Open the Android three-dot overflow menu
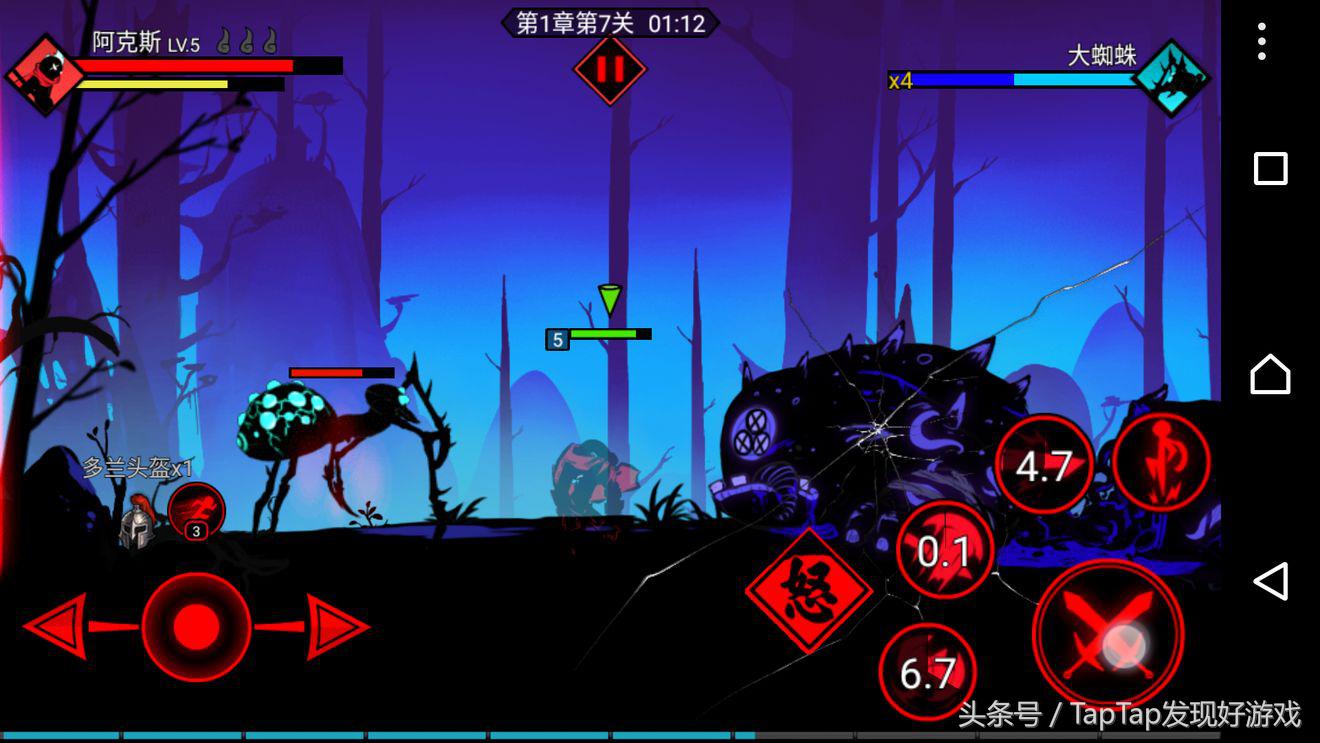 click(x=1262, y=42)
